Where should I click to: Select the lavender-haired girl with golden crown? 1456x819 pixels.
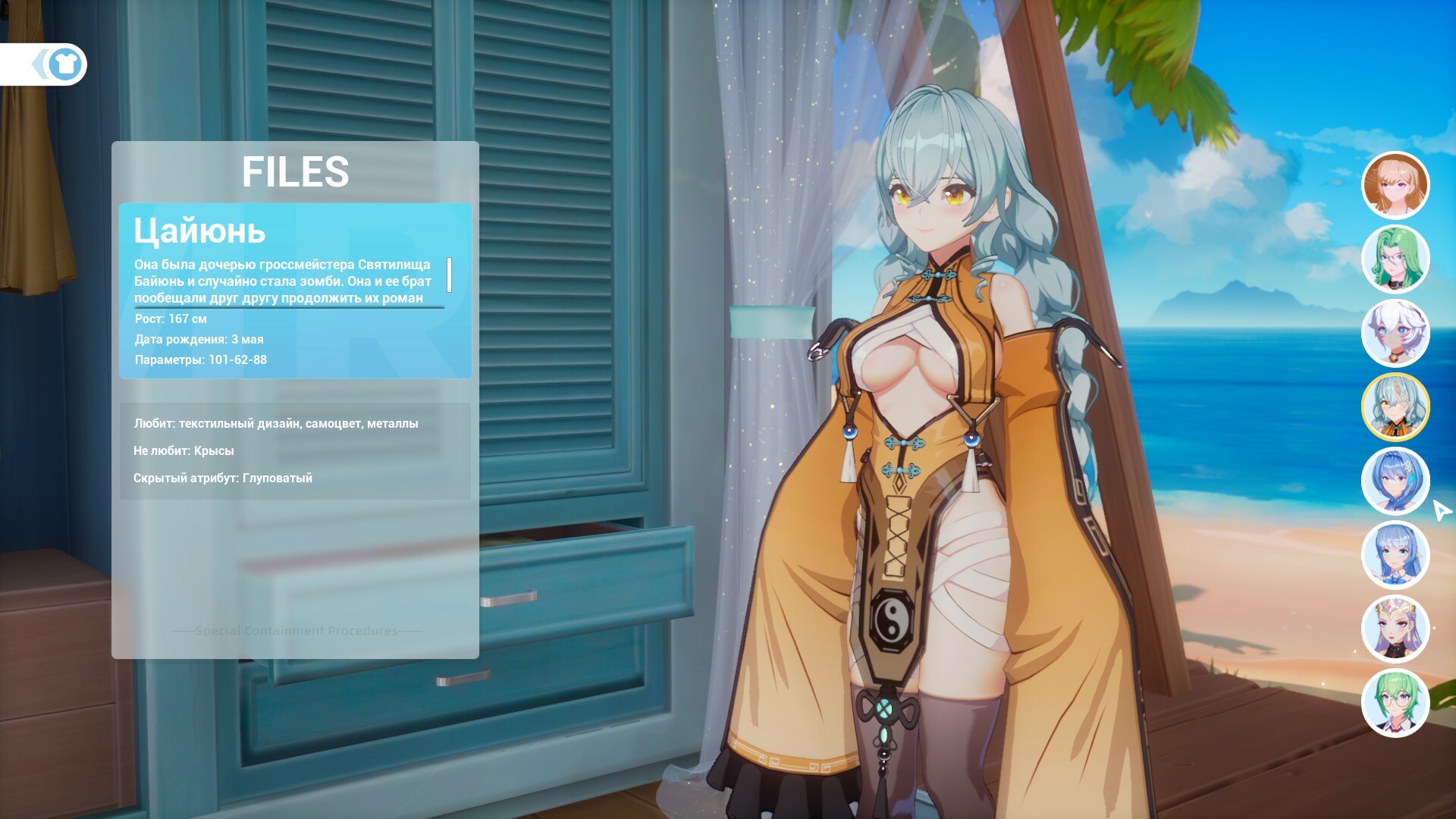pos(1395,629)
